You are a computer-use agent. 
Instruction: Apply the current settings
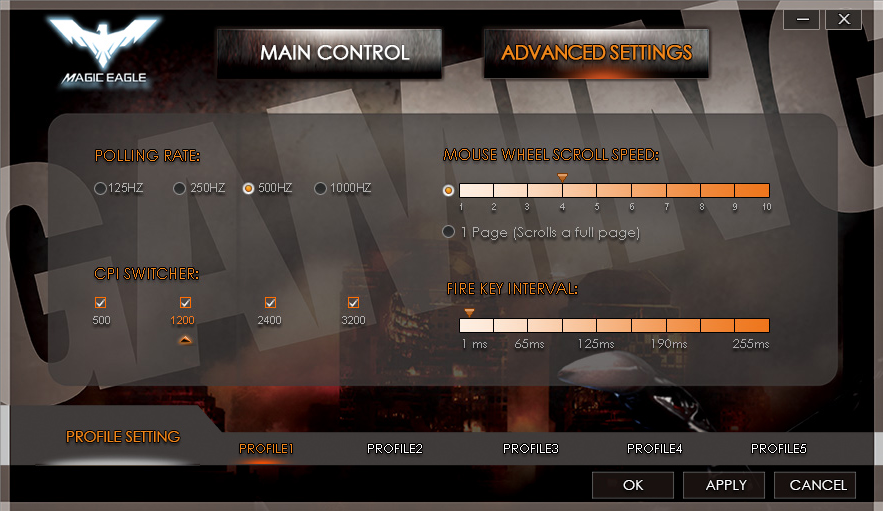pyautogui.click(x=726, y=485)
